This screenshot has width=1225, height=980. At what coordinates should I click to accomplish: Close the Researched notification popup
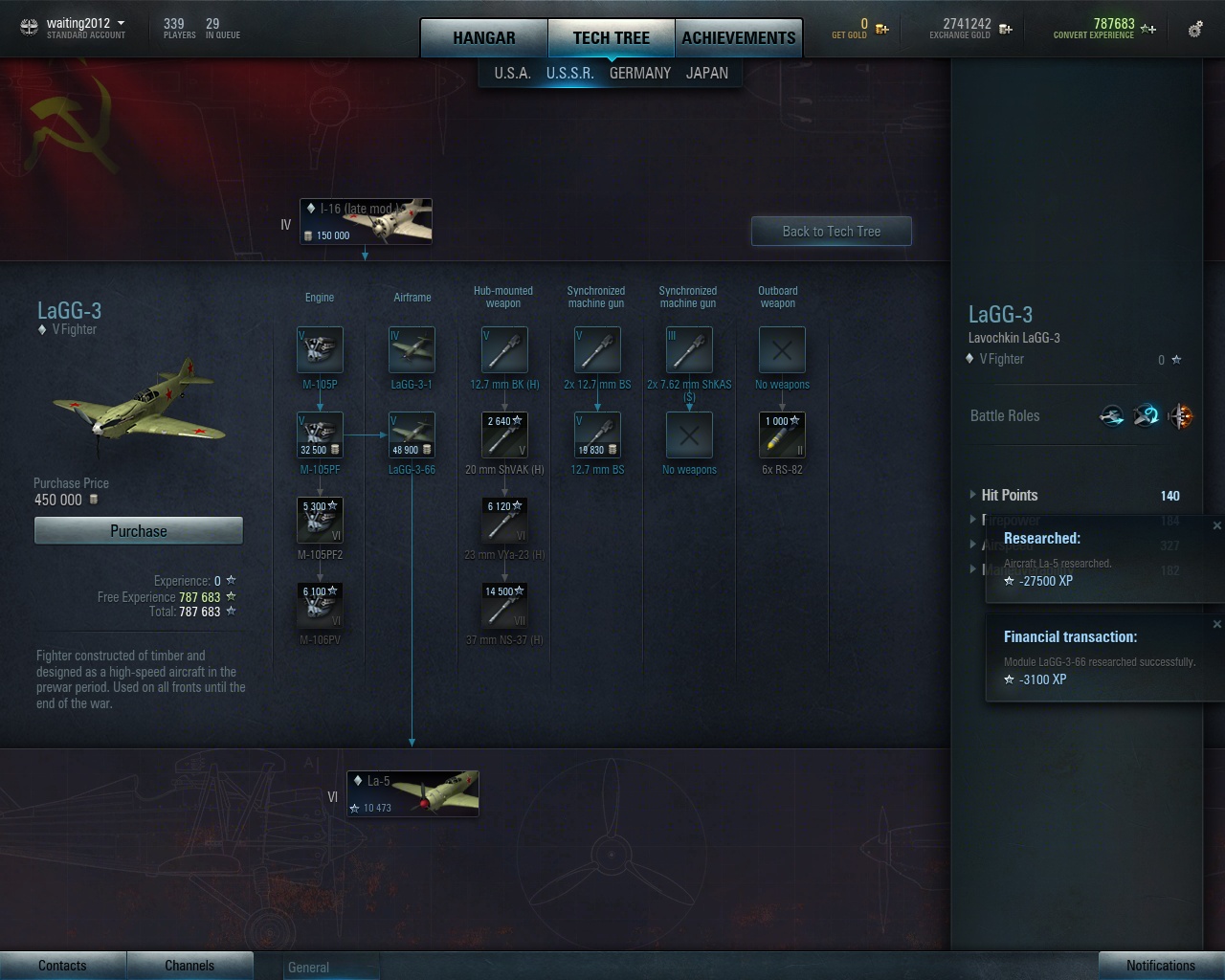[x=1216, y=525]
